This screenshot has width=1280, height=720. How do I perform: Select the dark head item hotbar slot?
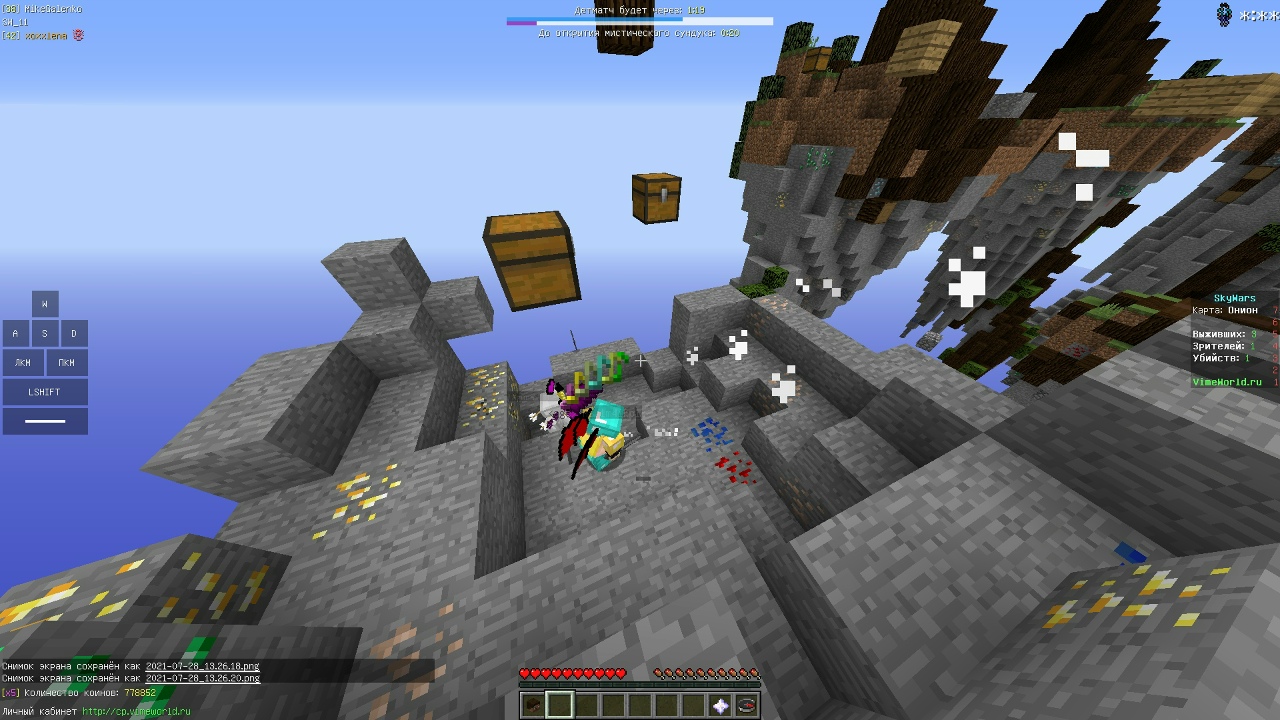click(x=533, y=706)
